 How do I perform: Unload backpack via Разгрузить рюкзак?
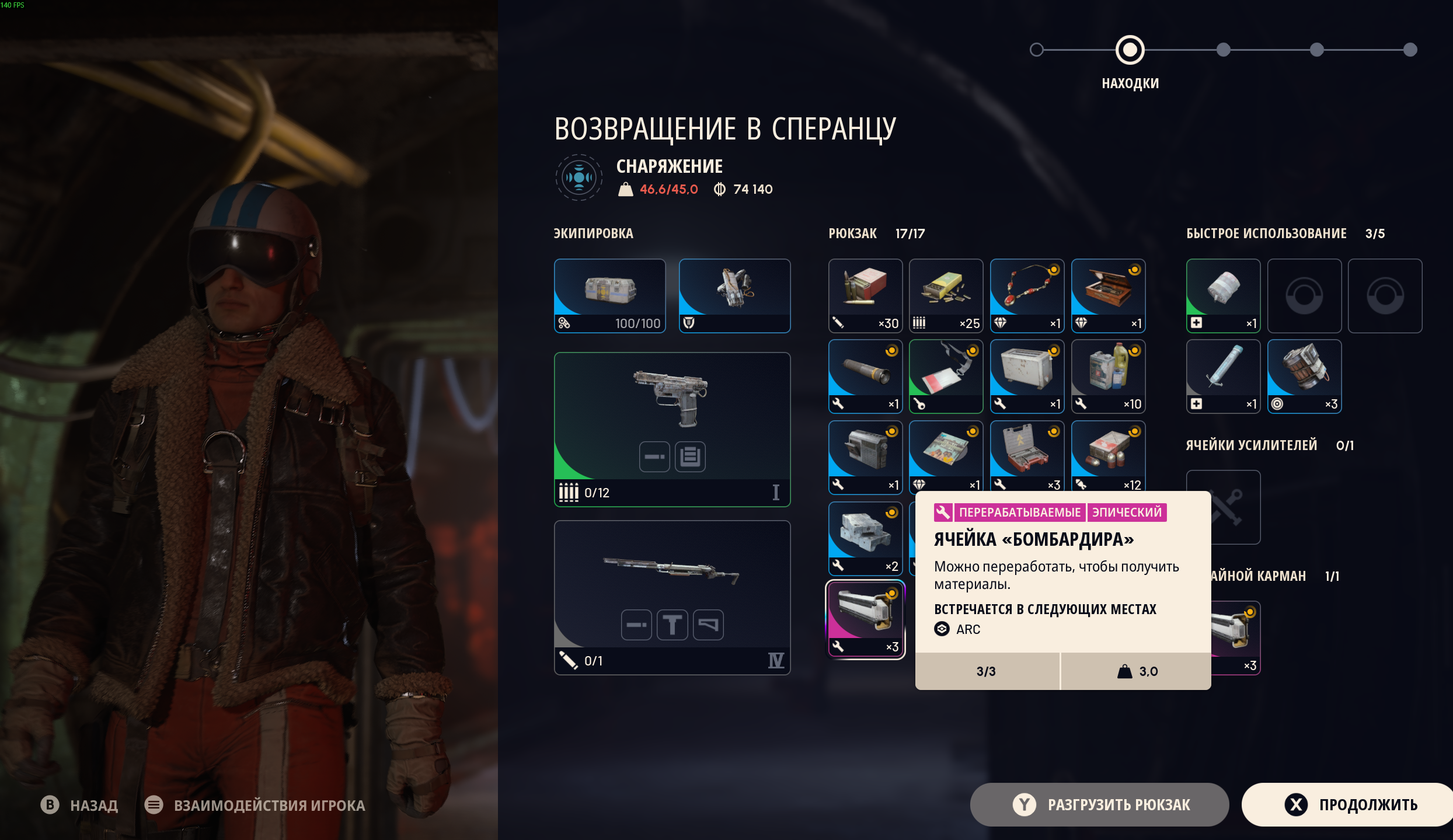coord(1099,804)
